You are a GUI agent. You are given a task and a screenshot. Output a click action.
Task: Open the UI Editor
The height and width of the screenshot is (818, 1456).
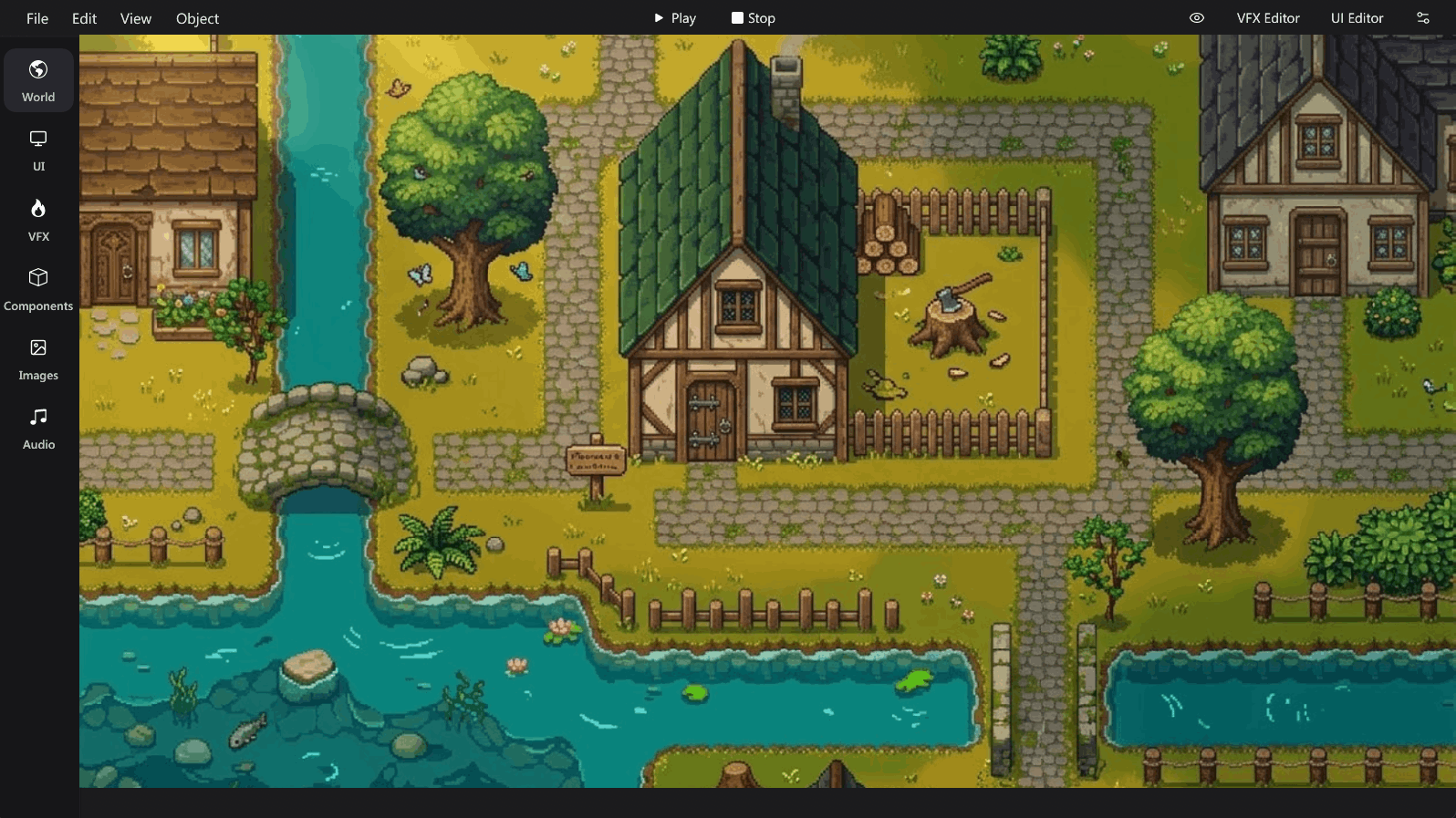[1357, 17]
